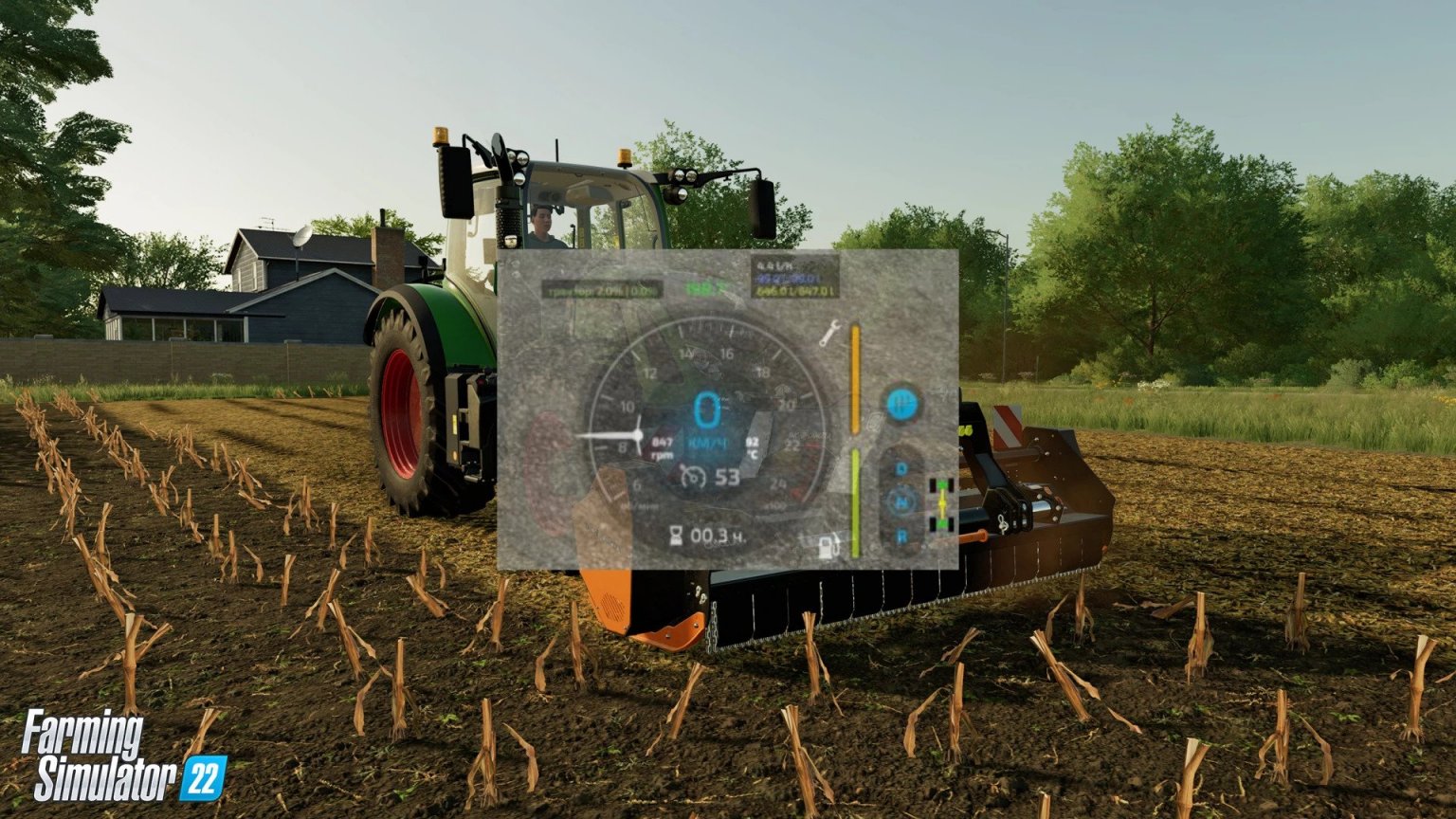Screen dimensions: 1456x819
Task: Click the tractor 2.0% damage label
Action: pos(601,289)
